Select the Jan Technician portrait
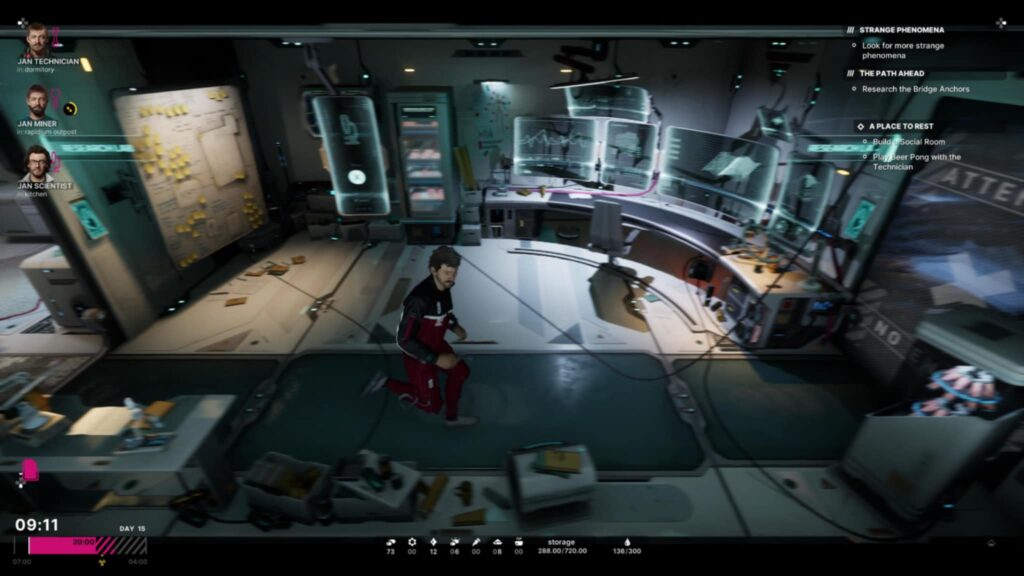This screenshot has height=576, width=1024. click(38, 40)
